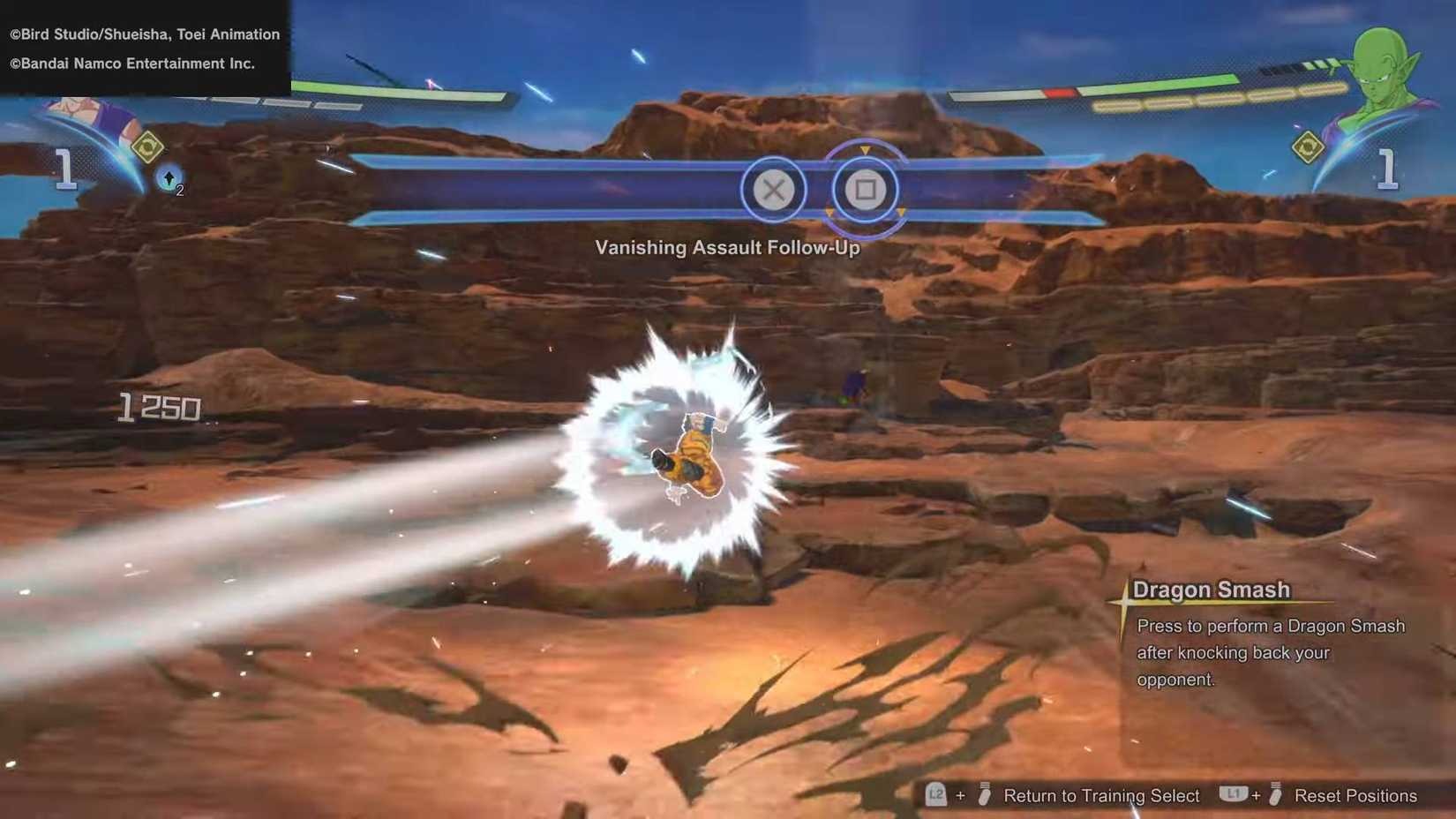Click the 1250 damage counter
Screen dimensions: 1456x819
(159, 407)
